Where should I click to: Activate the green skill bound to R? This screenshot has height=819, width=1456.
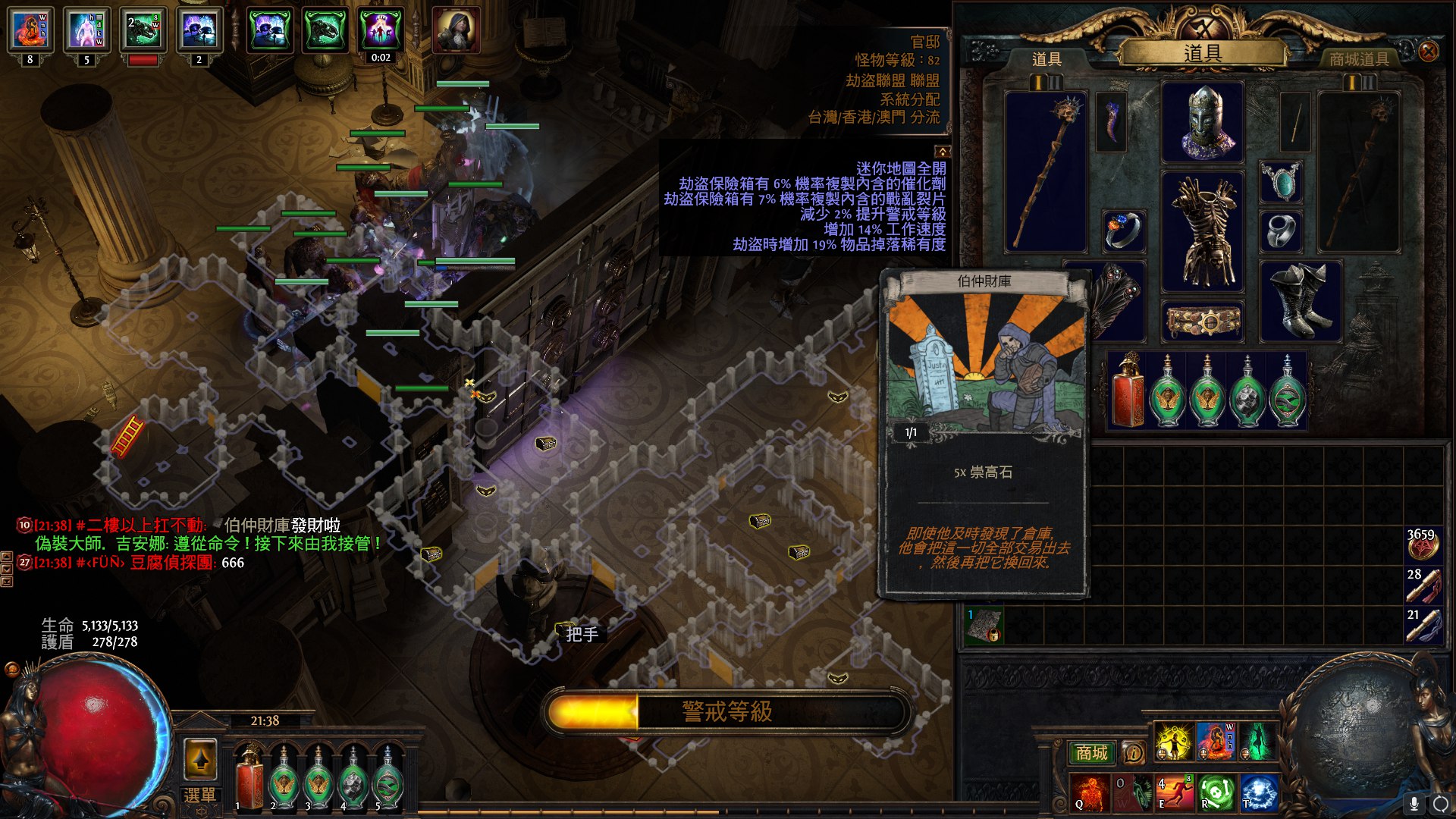click(1216, 792)
